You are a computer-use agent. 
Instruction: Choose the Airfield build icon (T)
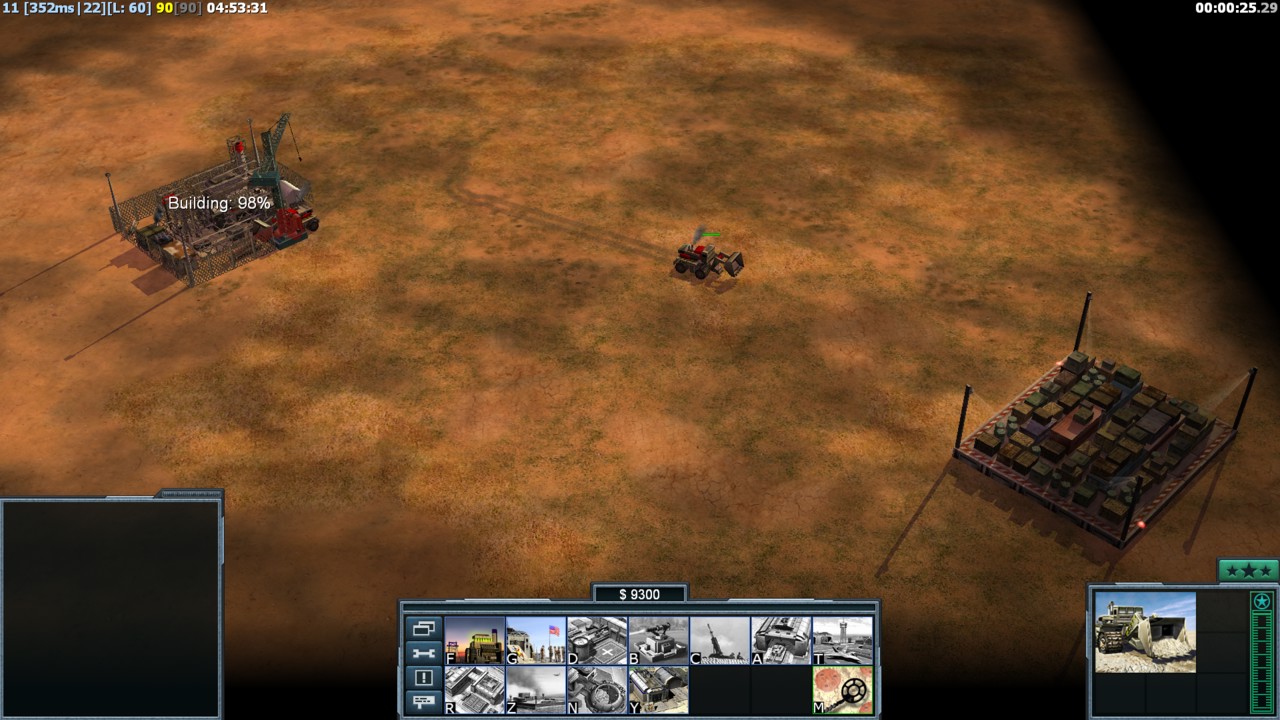pyautogui.click(x=843, y=640)
